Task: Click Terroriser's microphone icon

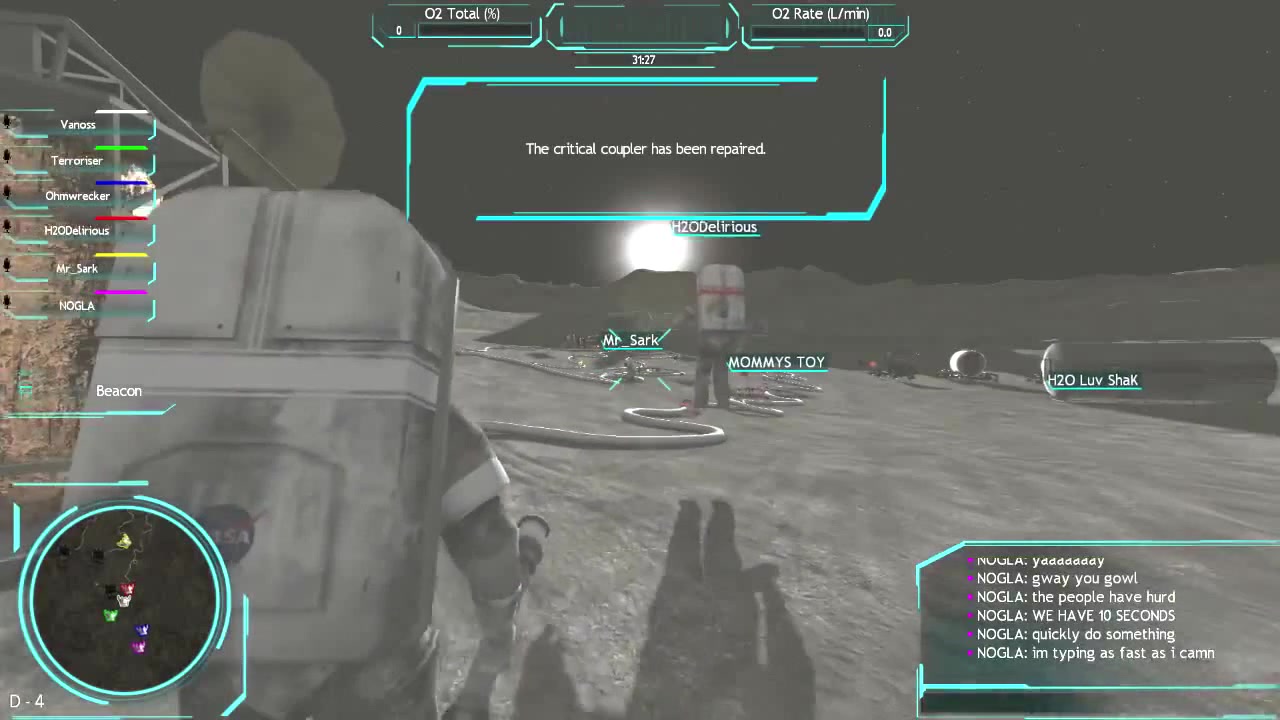Action: (8, 155)
